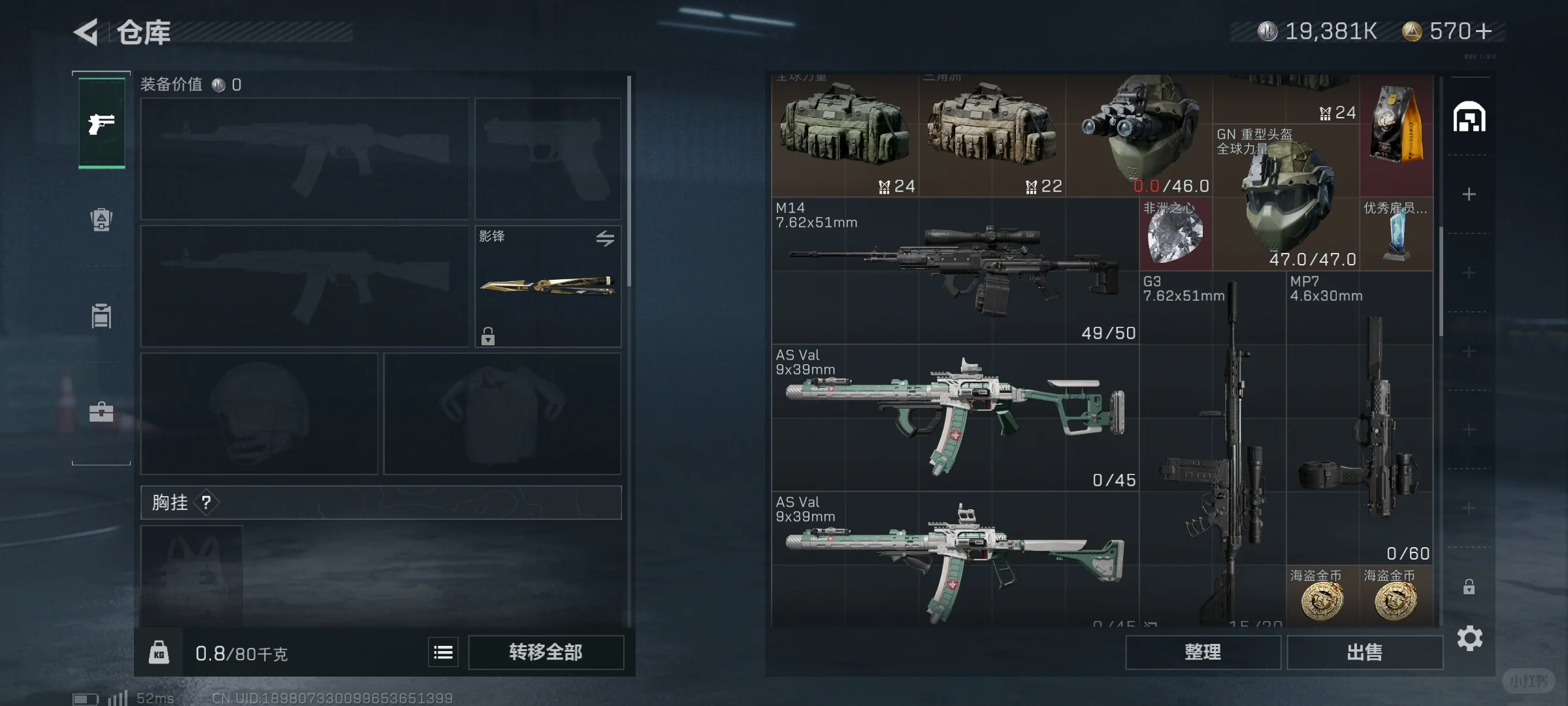This screenshot has width=1568, height=706.
Task: Sell items with 出售 button
Action: pyautogui.click(x=1364, y=652)
